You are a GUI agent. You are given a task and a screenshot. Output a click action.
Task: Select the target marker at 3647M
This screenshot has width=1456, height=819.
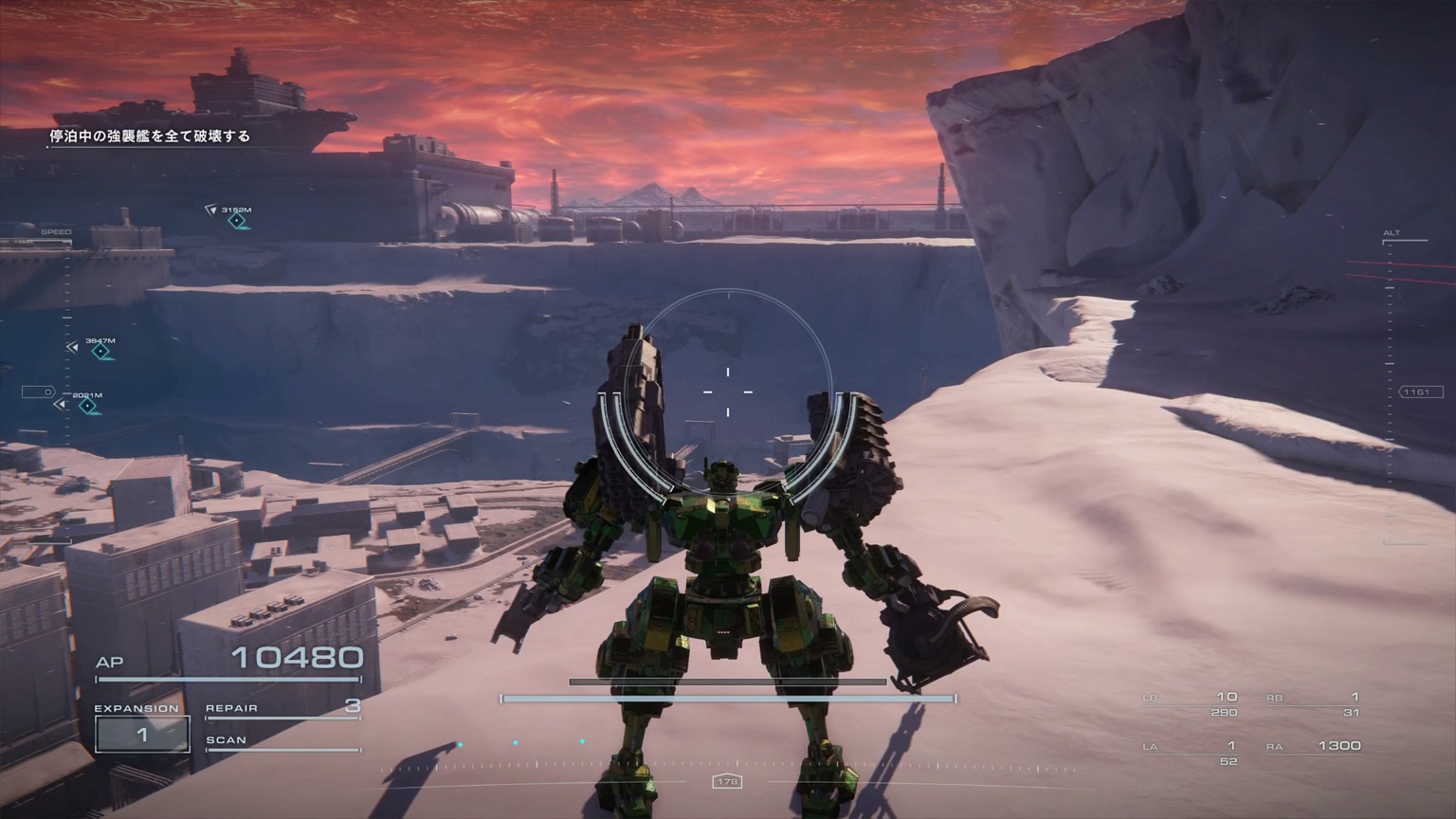click(100, 352)
